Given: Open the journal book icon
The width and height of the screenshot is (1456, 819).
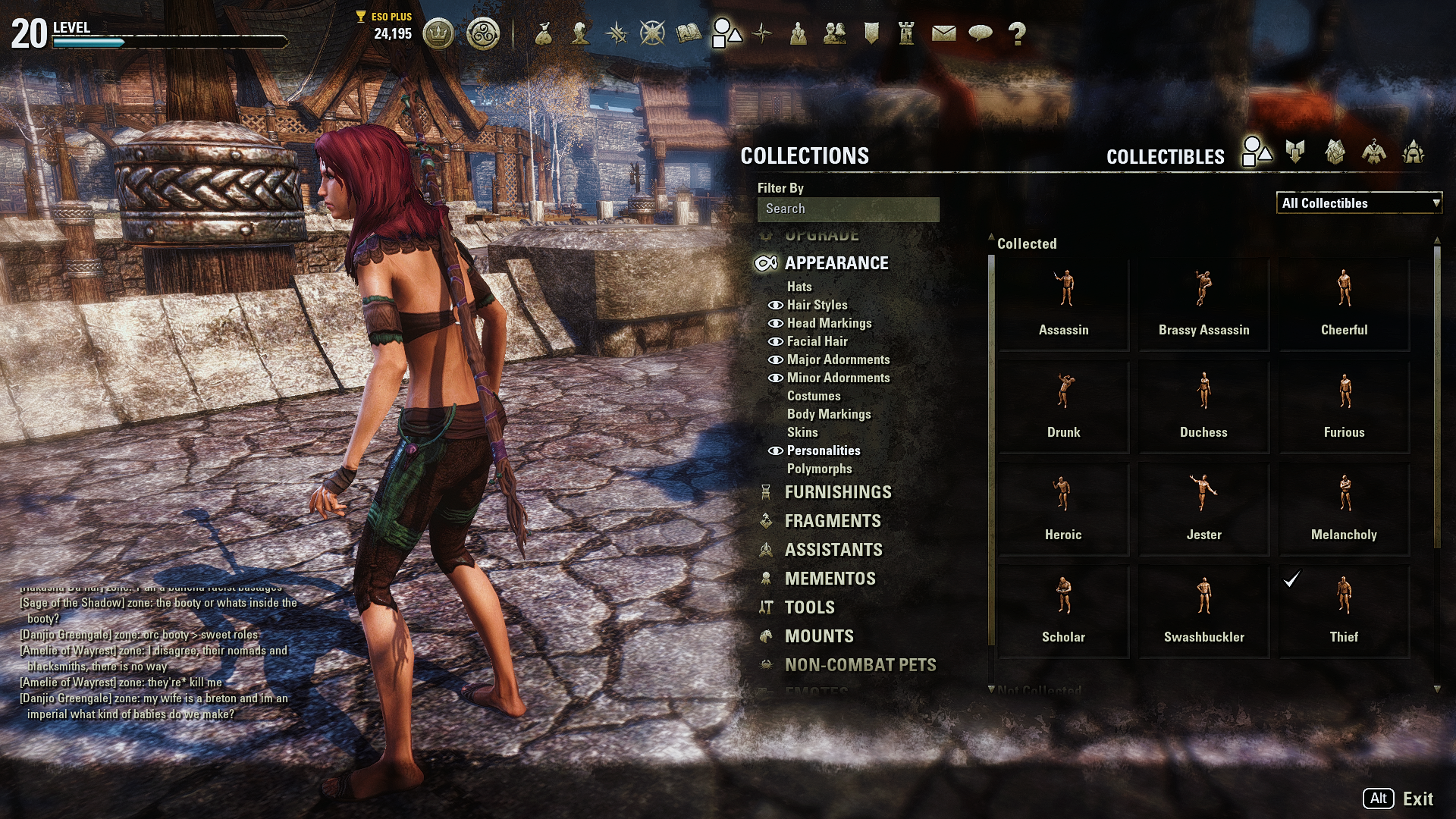Looking at the screenshot, I should point(689,33).
